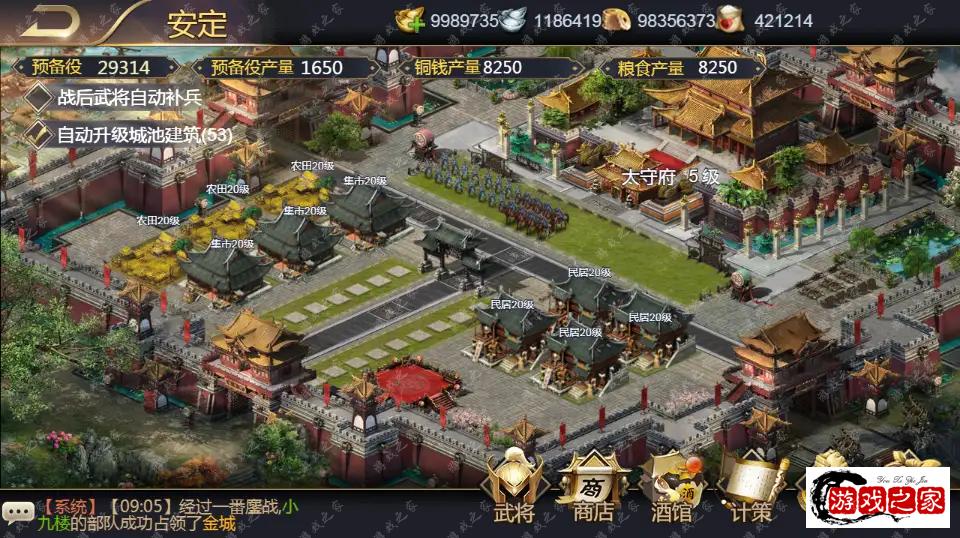Toggle the 战后武将自动补兵 checkbox
Viewport: 960px width, 538px height.
coord(38,98)
